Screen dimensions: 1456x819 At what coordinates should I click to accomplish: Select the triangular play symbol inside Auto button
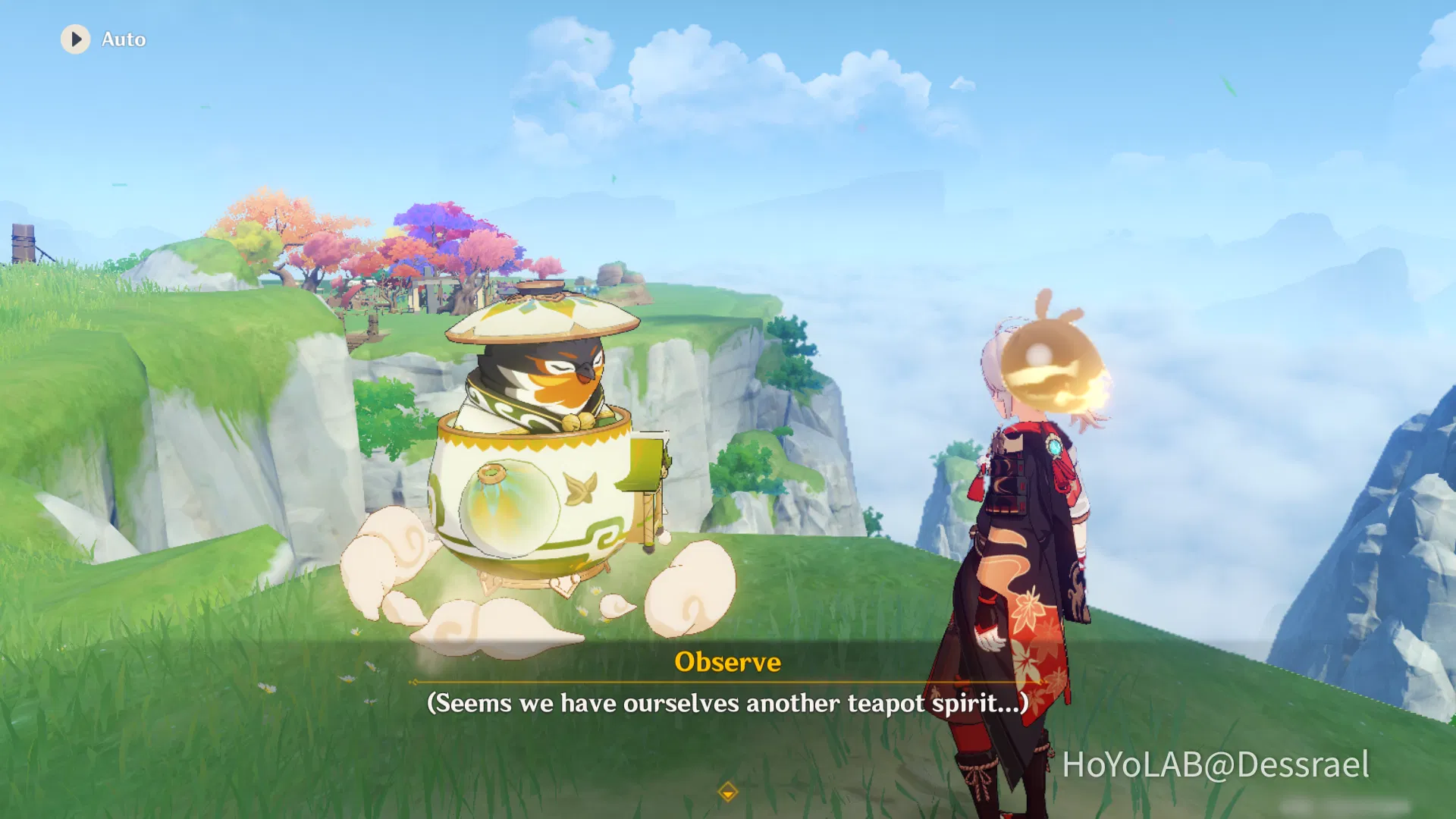coord(77,39)
